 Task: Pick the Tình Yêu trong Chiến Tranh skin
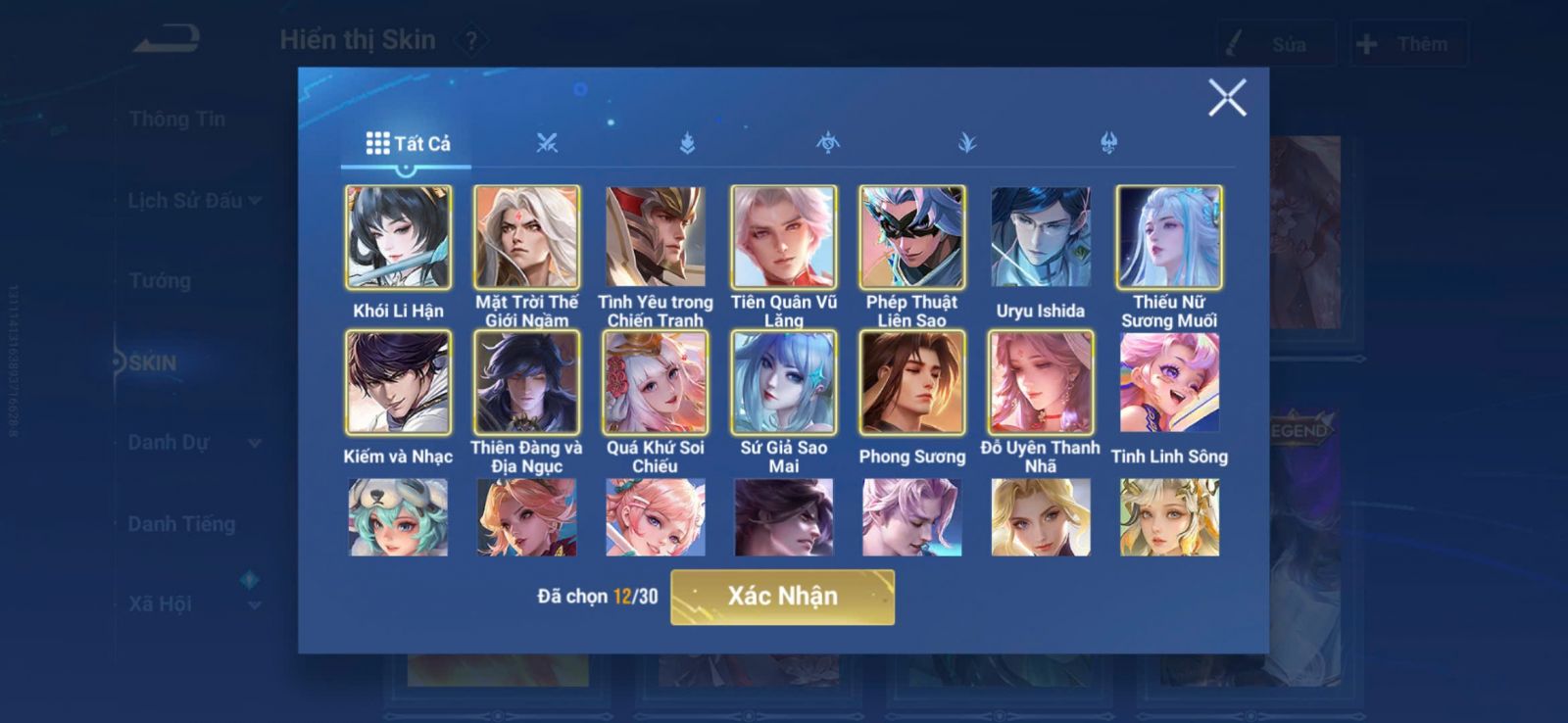(655, 237)
